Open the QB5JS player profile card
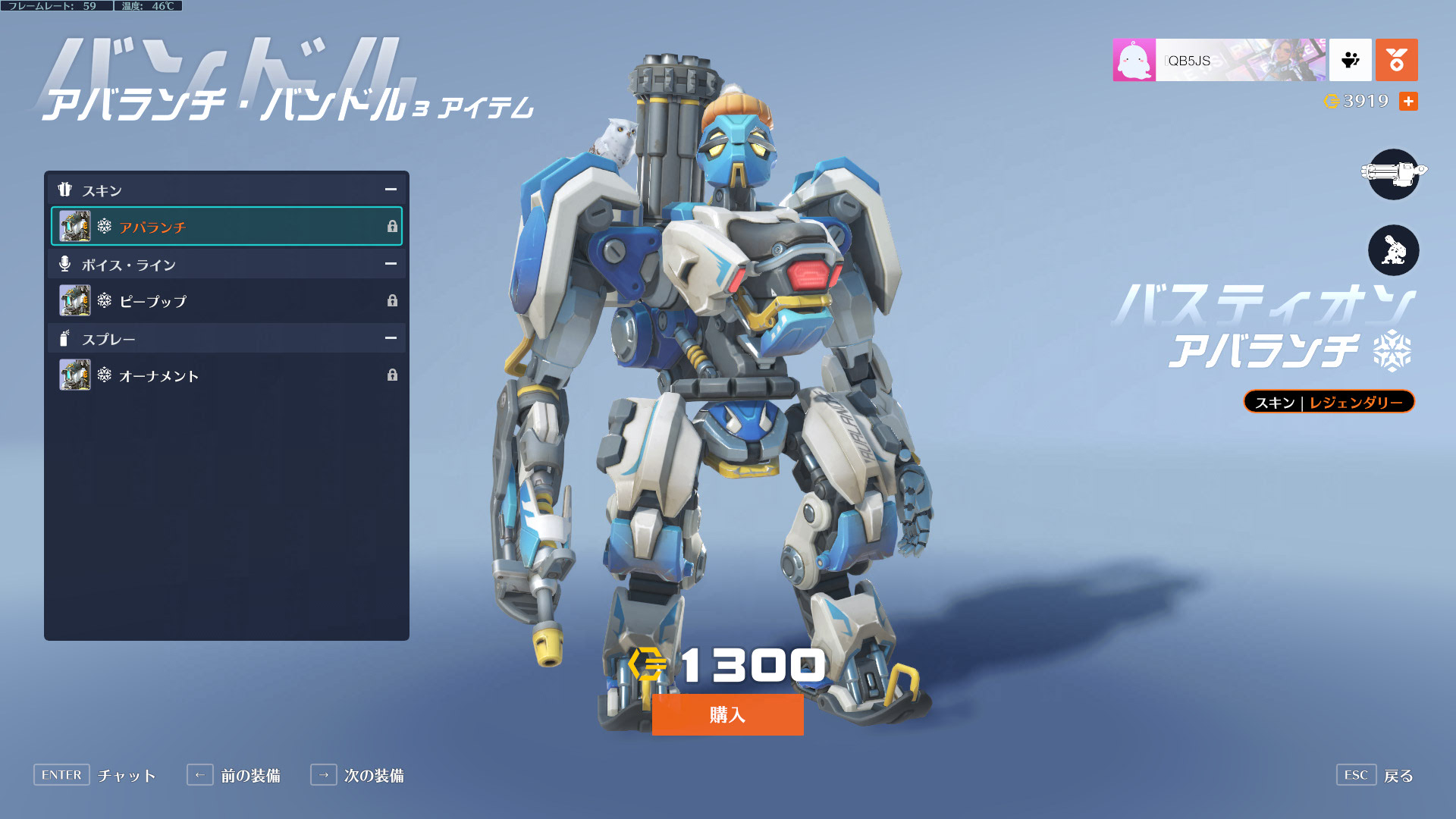Viewport: 1456px width, 819px height. (x=1219, y=60)
